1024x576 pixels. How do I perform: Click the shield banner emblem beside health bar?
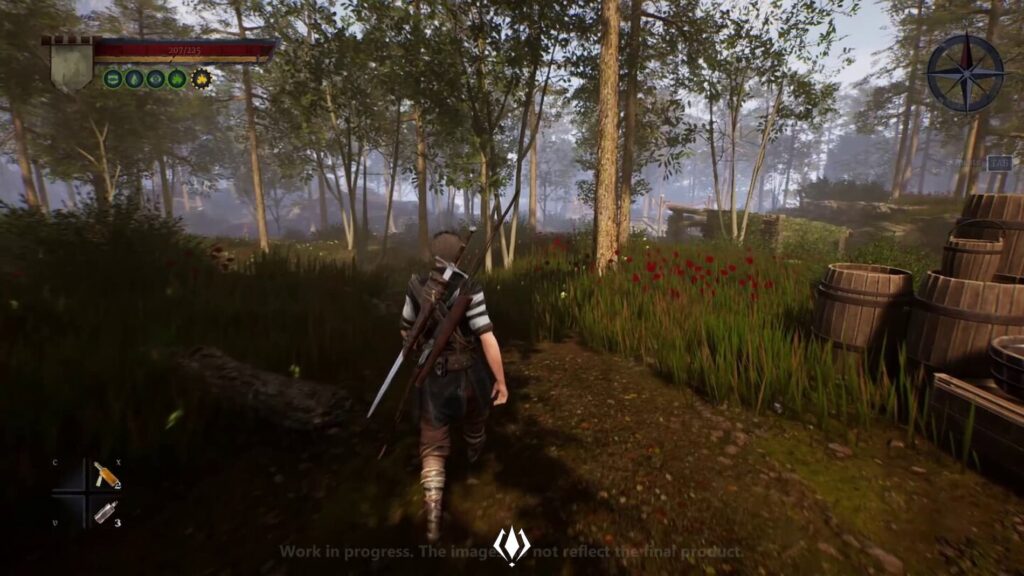pos(71,63)
